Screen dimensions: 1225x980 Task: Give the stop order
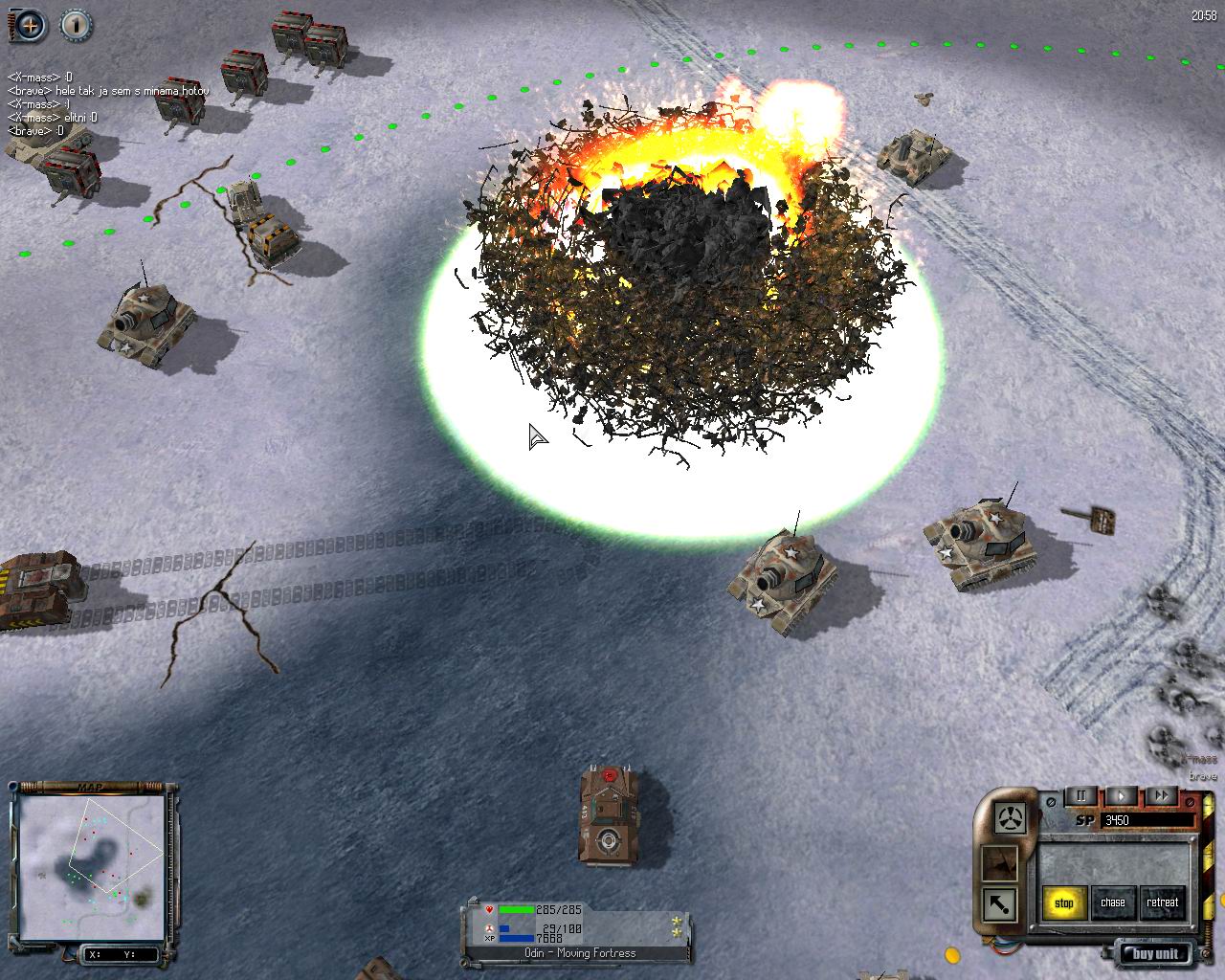[1064, 902]
